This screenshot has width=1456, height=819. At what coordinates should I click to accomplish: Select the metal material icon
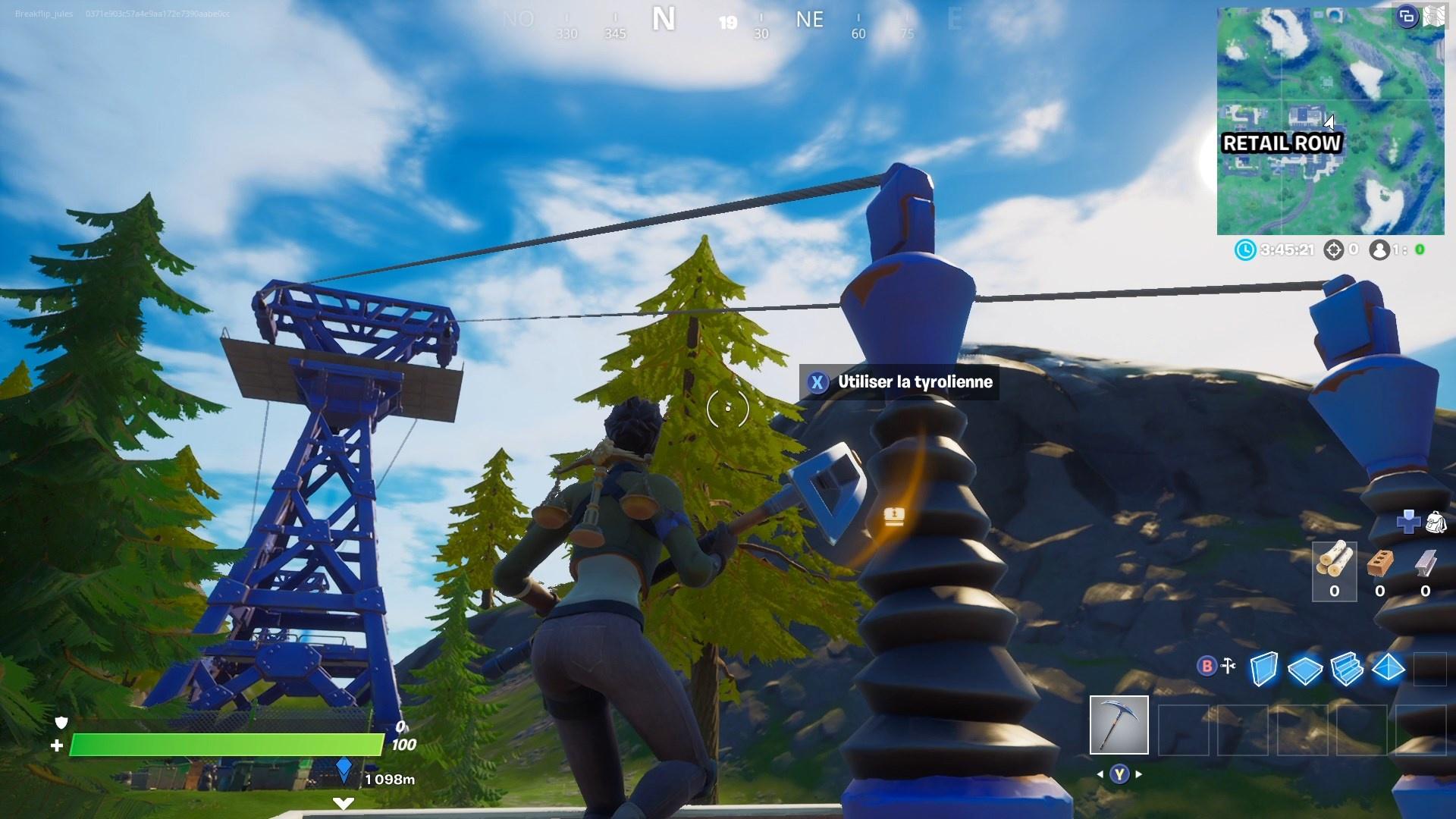tap(1426, 561)
